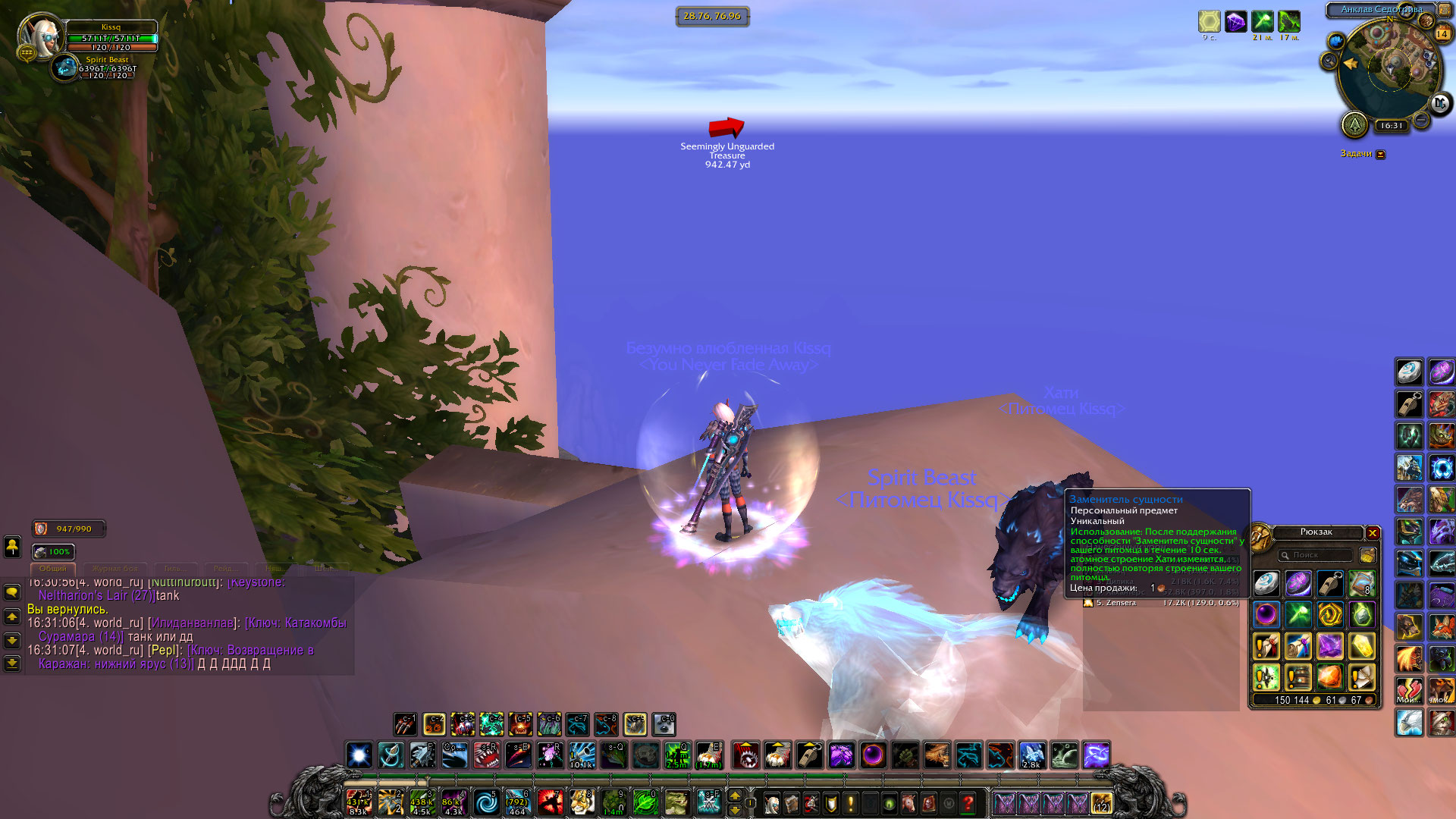Close the Рюкзак bag window
This screenshot has height=819, width=1456.
(1373, 533)
